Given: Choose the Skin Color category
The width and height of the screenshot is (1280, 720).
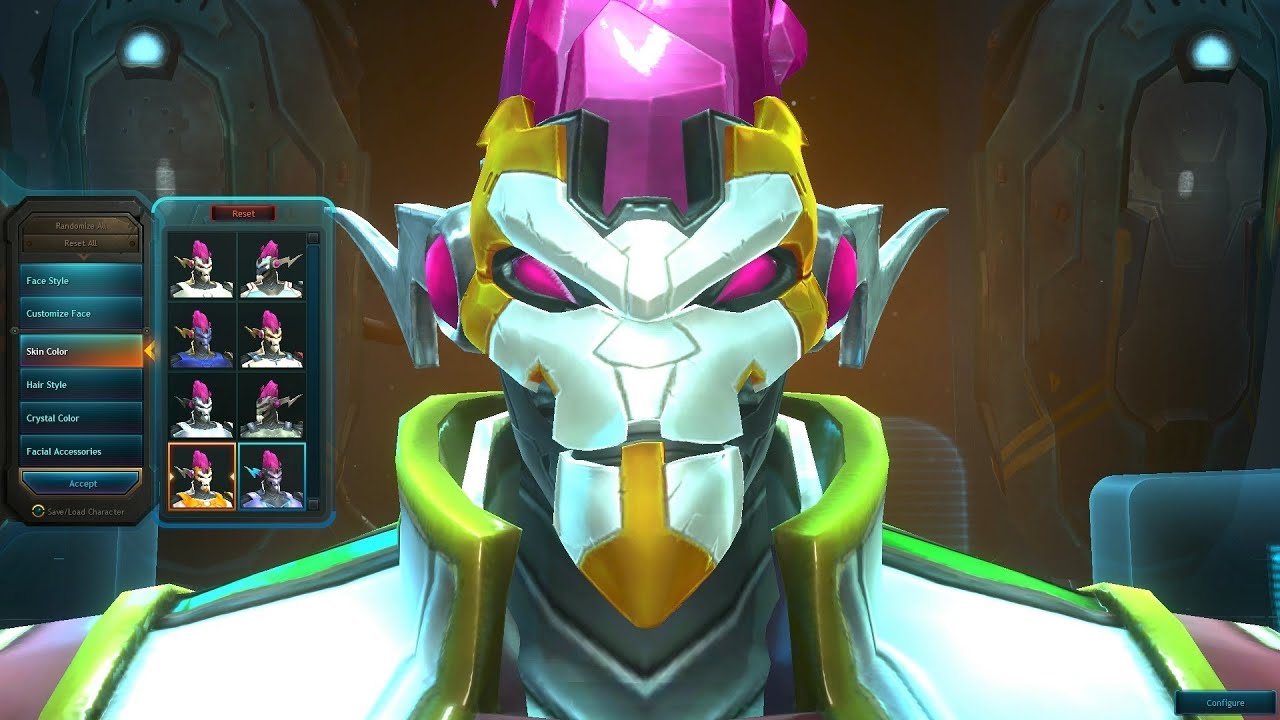Looking at the screenshot, I should (81, 352).
